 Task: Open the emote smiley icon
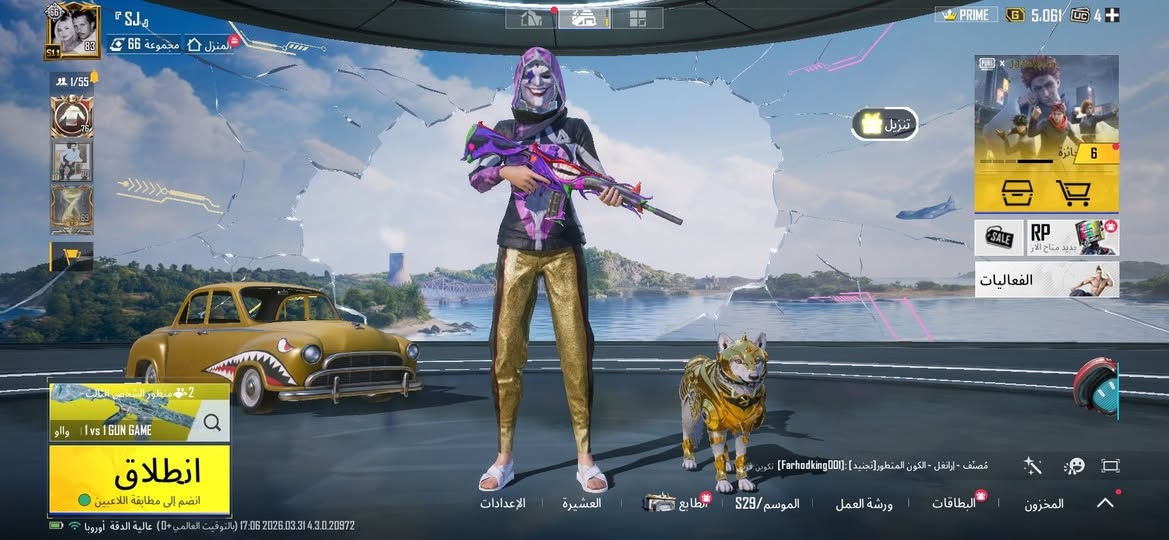[1074, 466]
